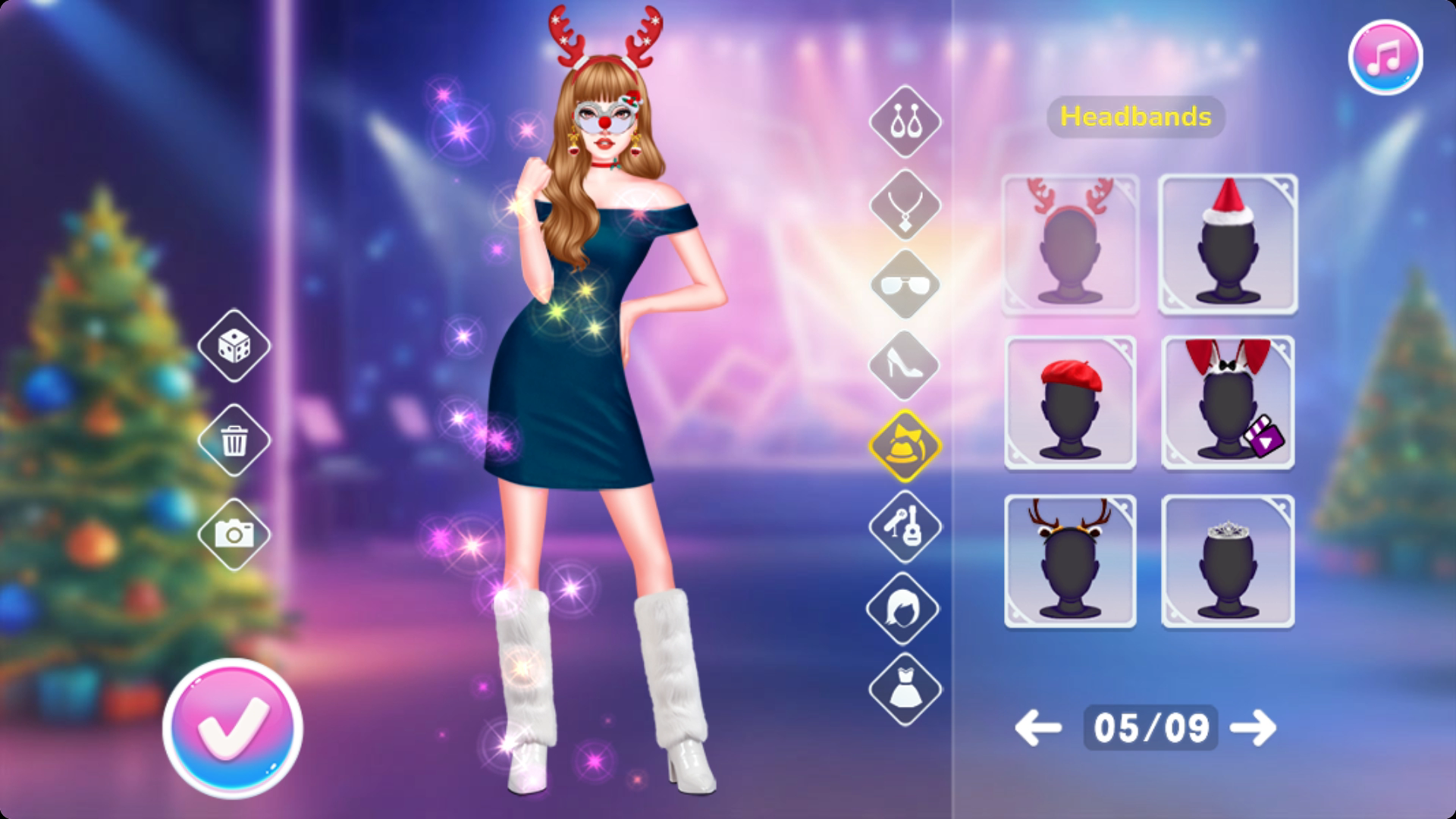Select the high heel shoes category

click(x=905, y=366)
